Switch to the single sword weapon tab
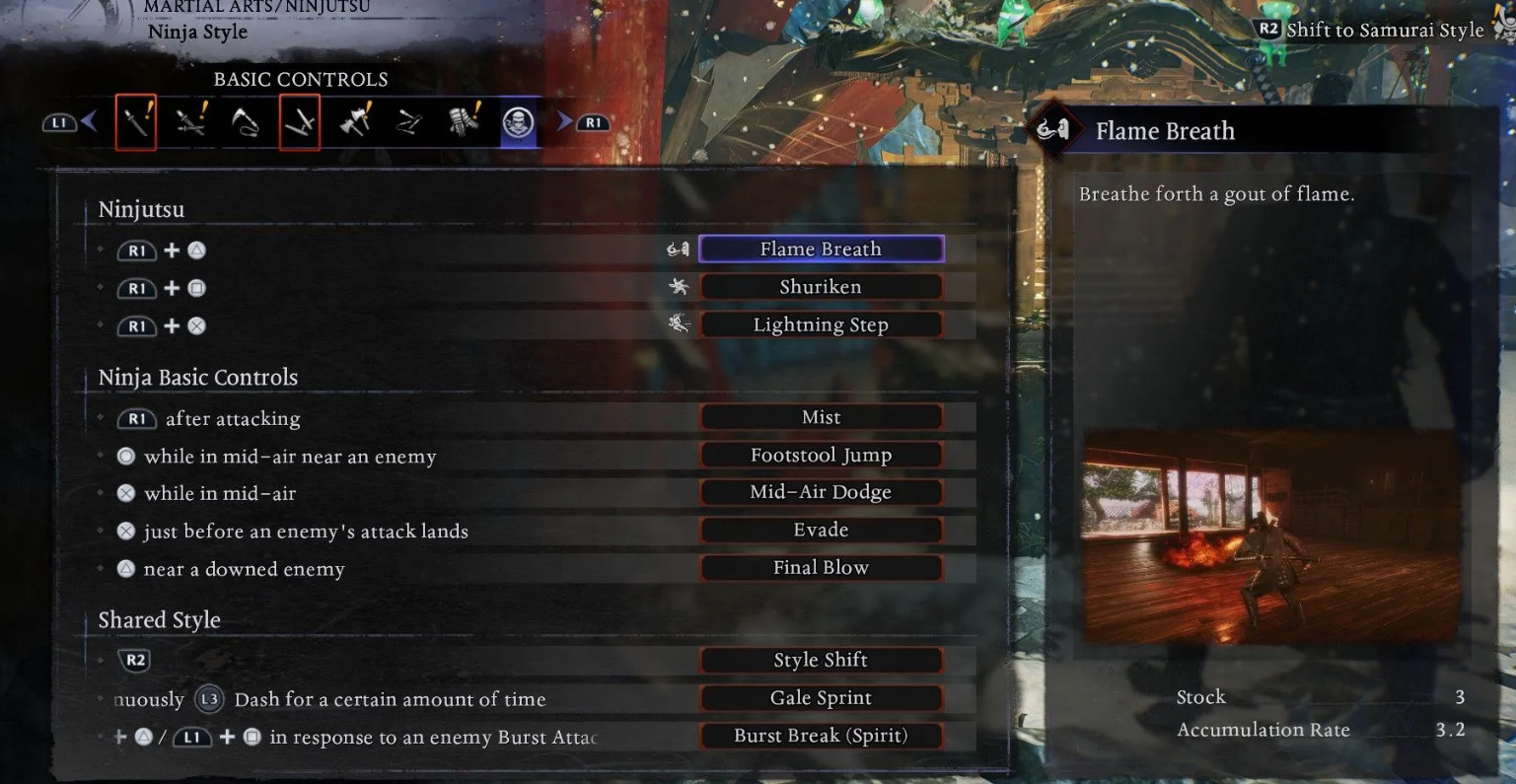The height and width of the screenshot is (784, 1516). (136, 122)
